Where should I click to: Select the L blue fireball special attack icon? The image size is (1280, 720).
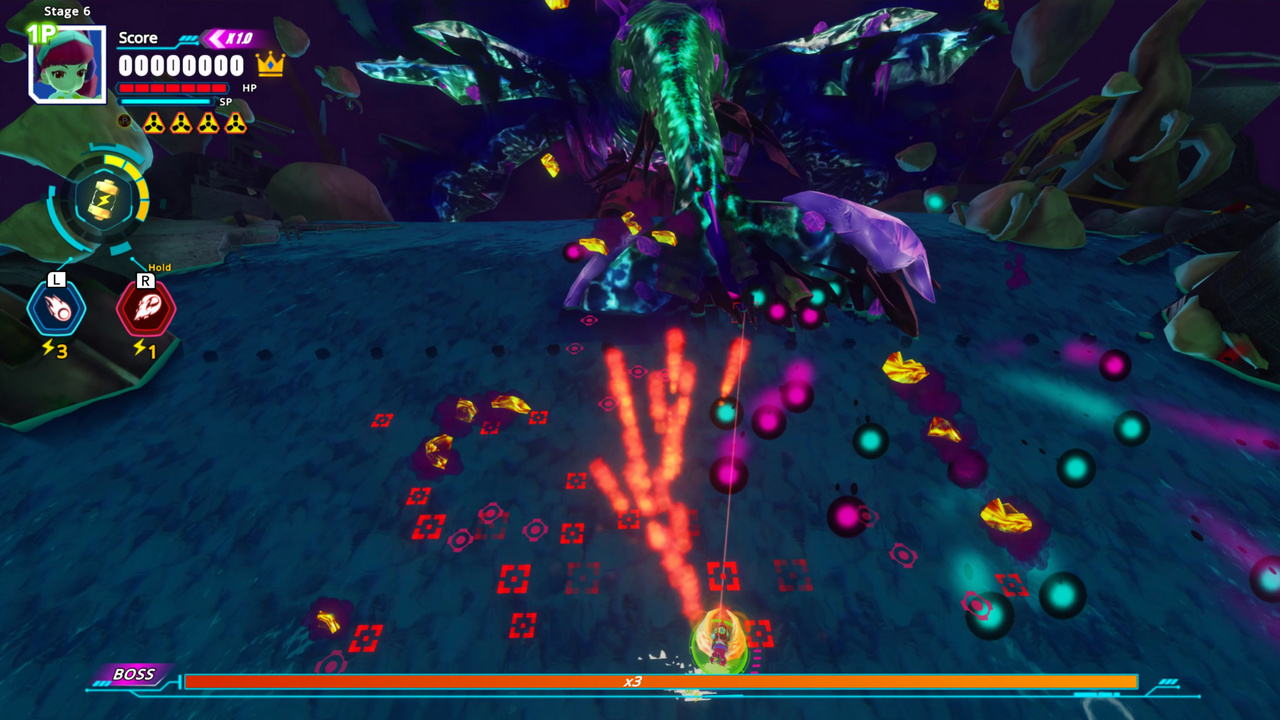click(57, 307)
